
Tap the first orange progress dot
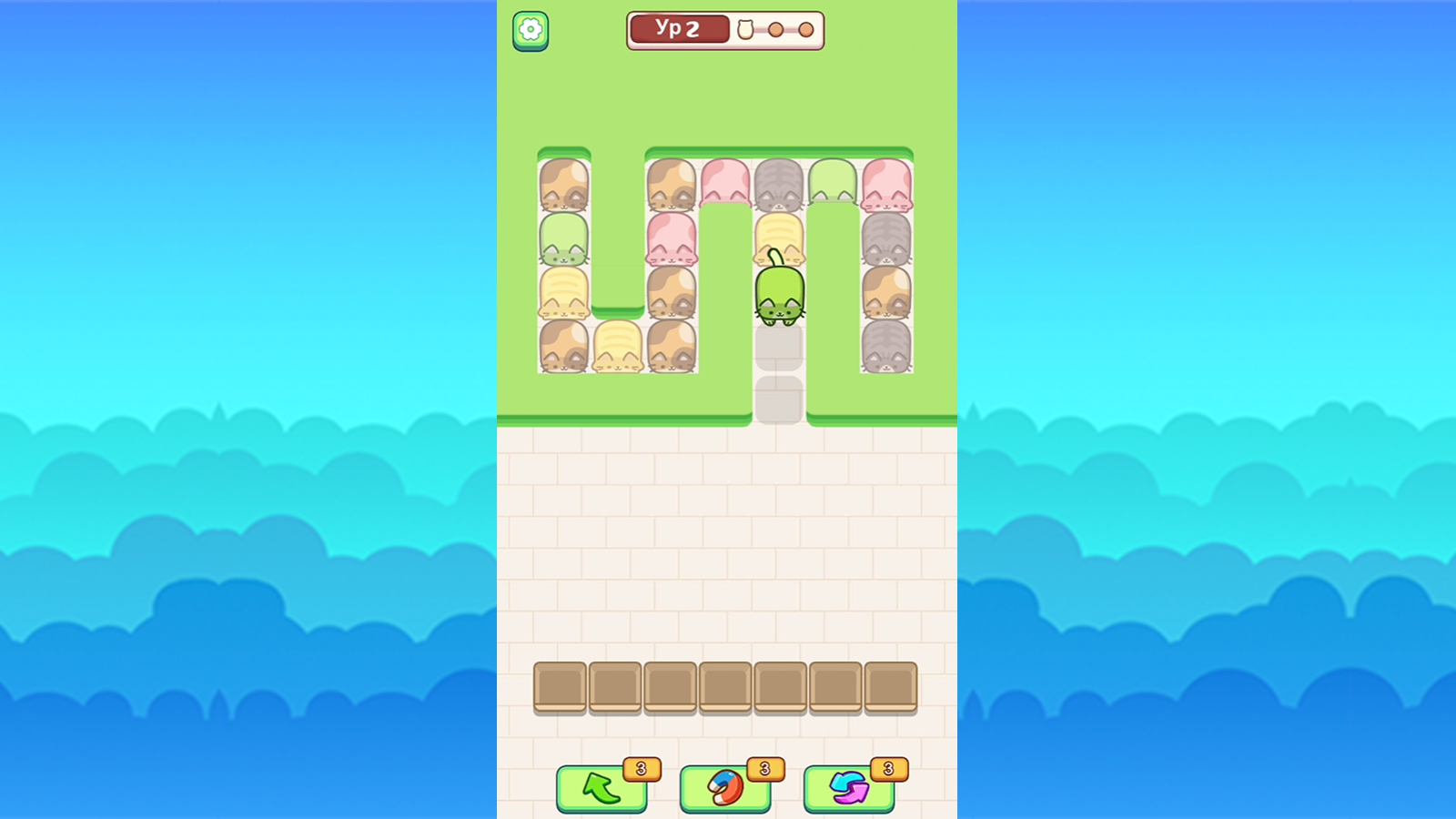click(x=774, y=30)
